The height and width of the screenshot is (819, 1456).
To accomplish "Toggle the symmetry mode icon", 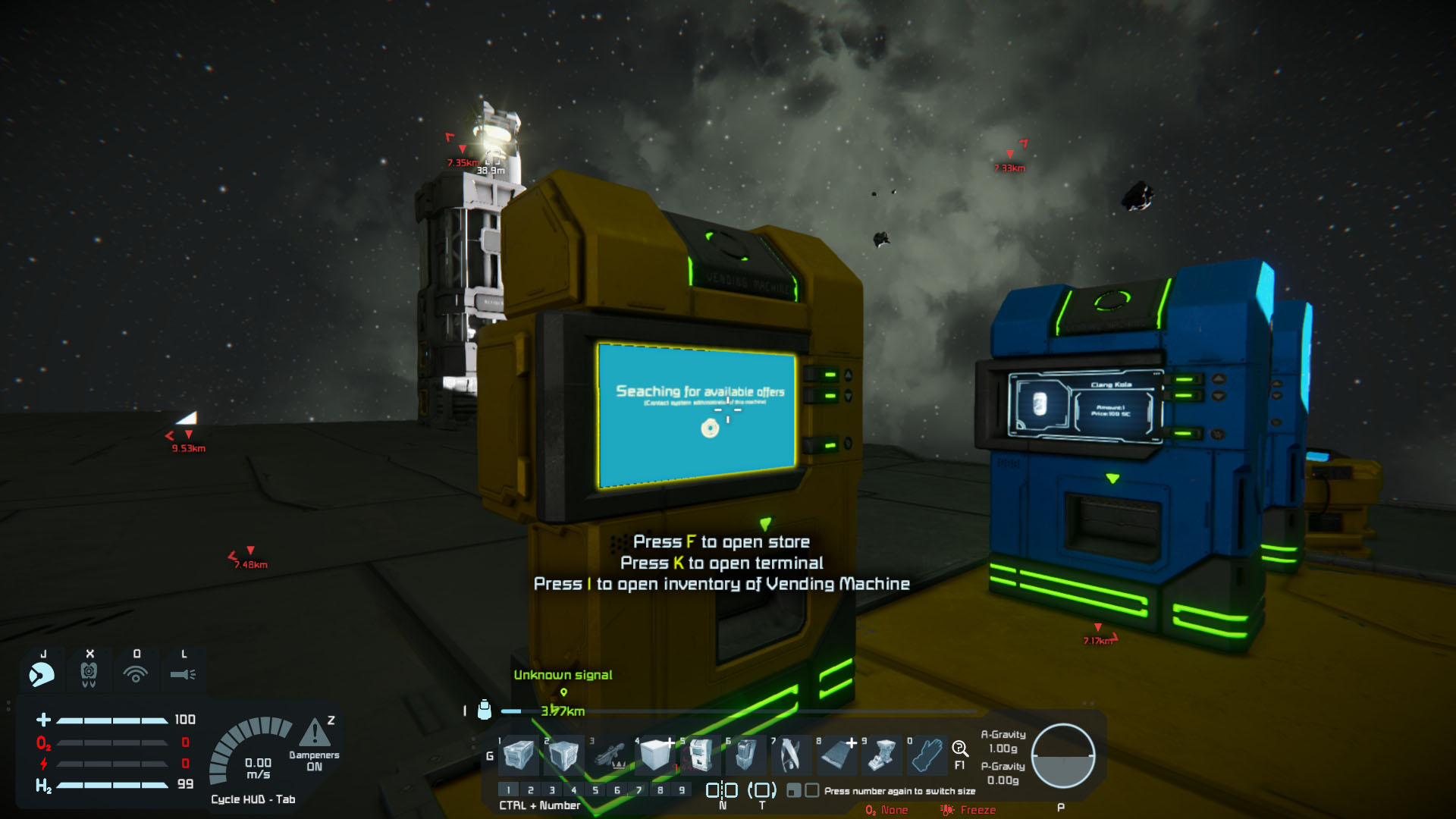I will coord(722,790).
